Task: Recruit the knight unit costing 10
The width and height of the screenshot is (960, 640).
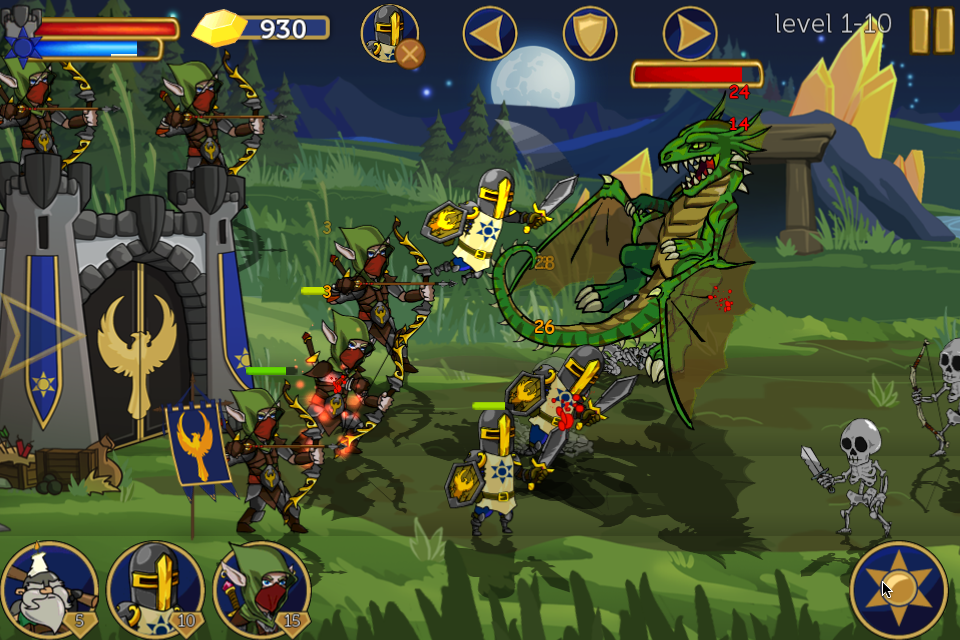Action: [156, 590]
